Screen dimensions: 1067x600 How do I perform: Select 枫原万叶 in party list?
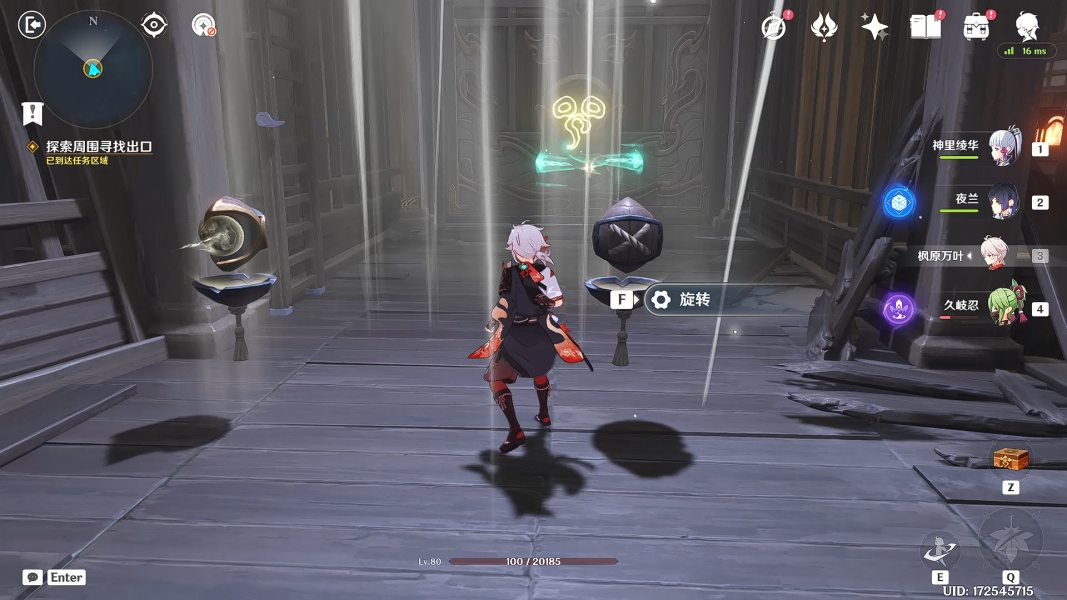click(992, 255)
